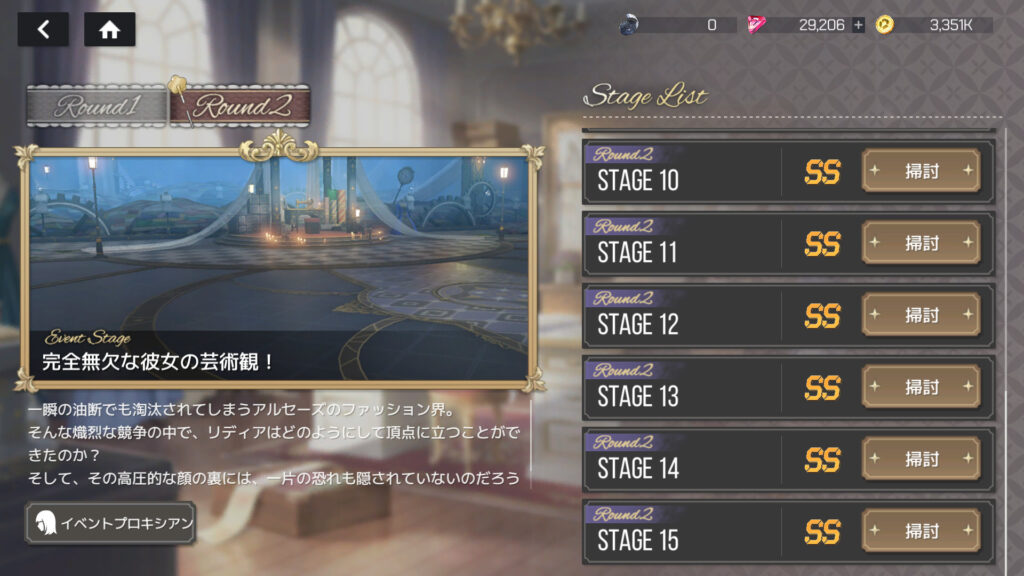
Task: Sweep Stage 11 with 掃討 button
Action: click(x=921, y=243)
